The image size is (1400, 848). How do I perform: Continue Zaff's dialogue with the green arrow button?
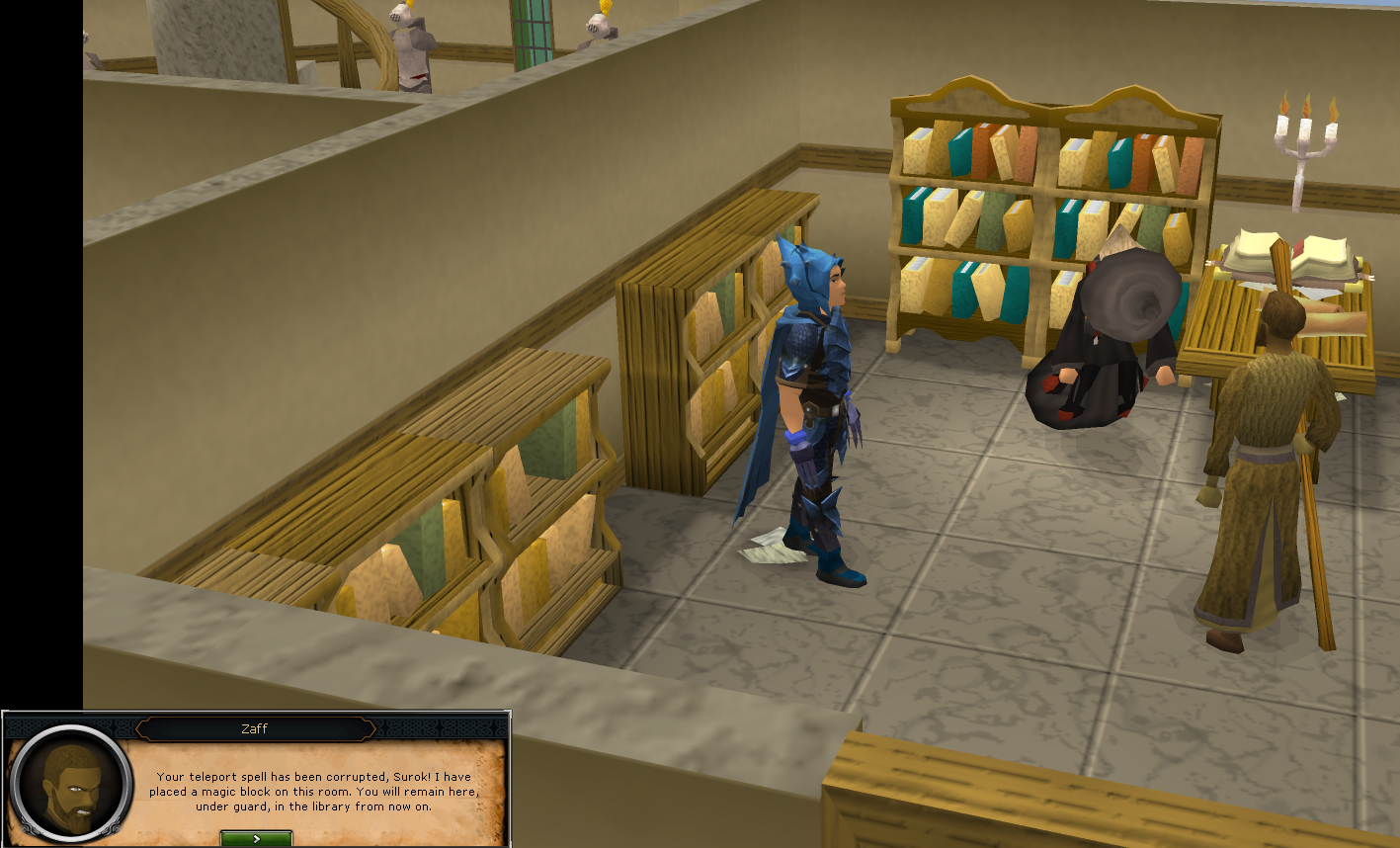(256, 838)
